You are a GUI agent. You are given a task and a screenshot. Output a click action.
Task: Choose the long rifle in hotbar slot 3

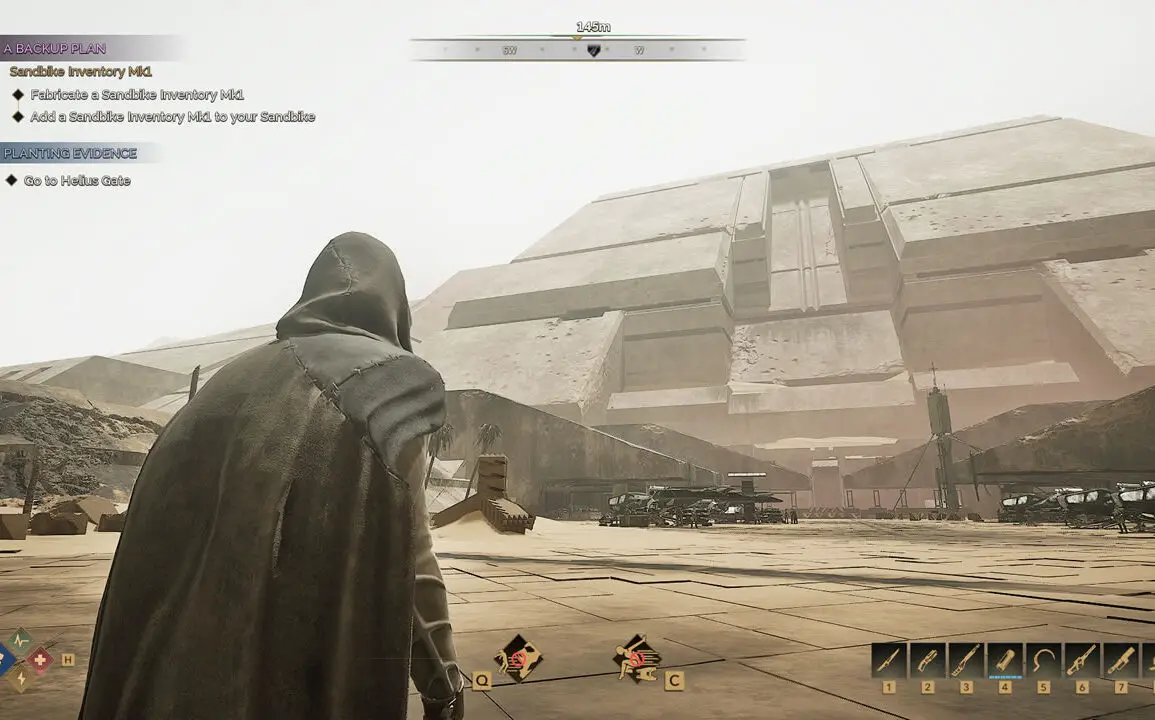(x=967, y=660)
